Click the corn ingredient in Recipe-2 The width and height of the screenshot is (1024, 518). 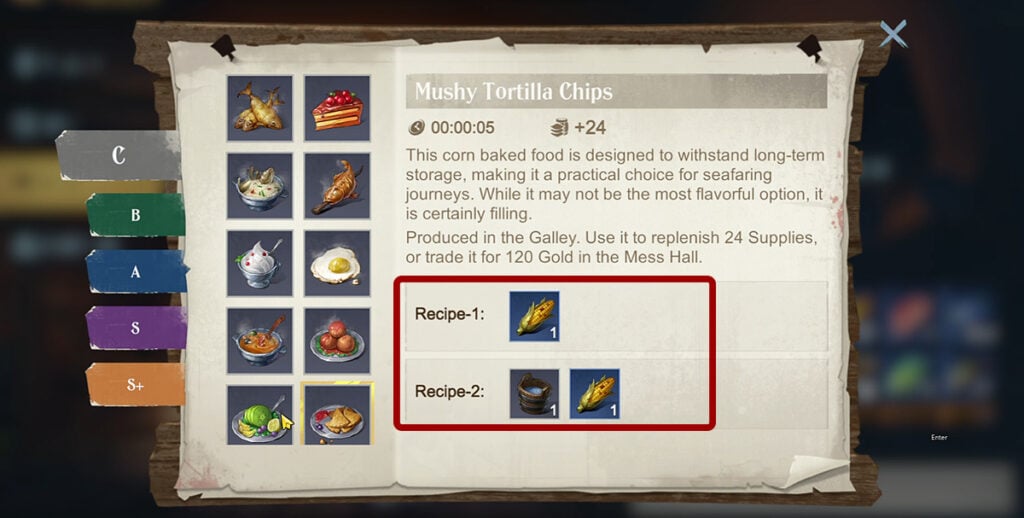(594, 393)
